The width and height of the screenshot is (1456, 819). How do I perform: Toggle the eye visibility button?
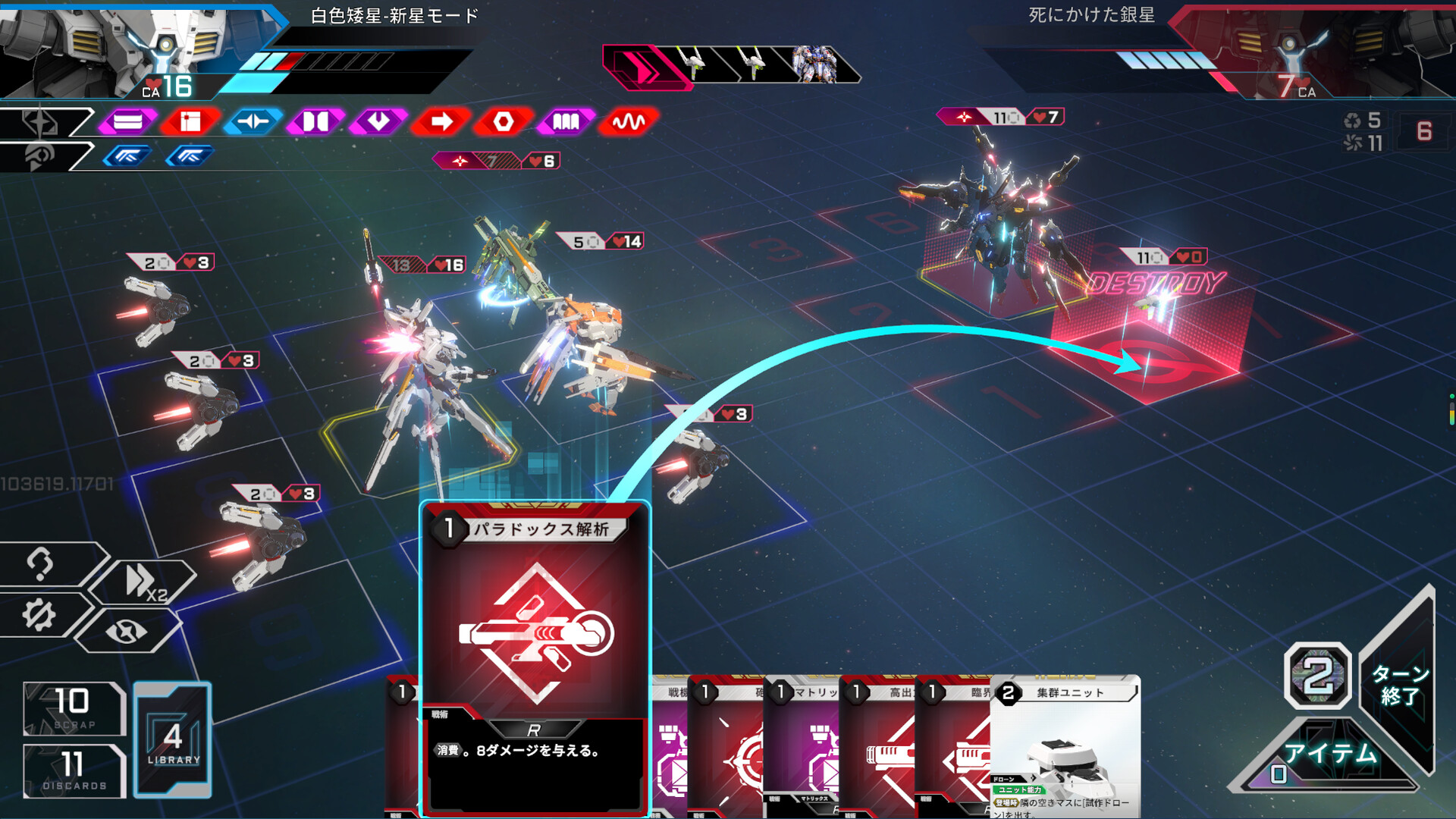click(127, 631)
